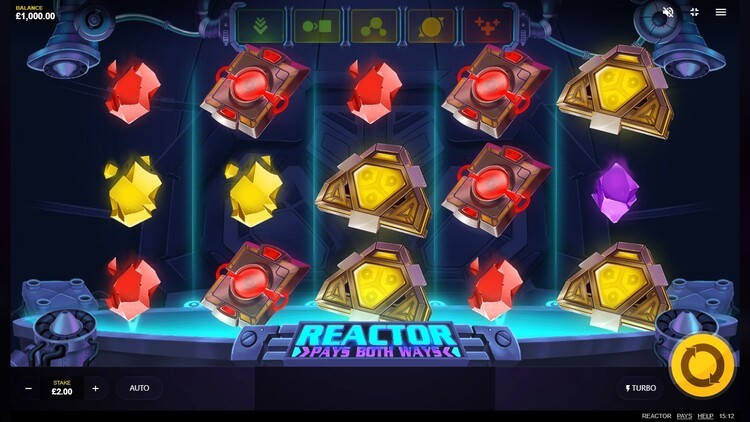The width and height of the screenshot is (750, 422).
Task: Open the AUTO spin options
Action: 139,388
